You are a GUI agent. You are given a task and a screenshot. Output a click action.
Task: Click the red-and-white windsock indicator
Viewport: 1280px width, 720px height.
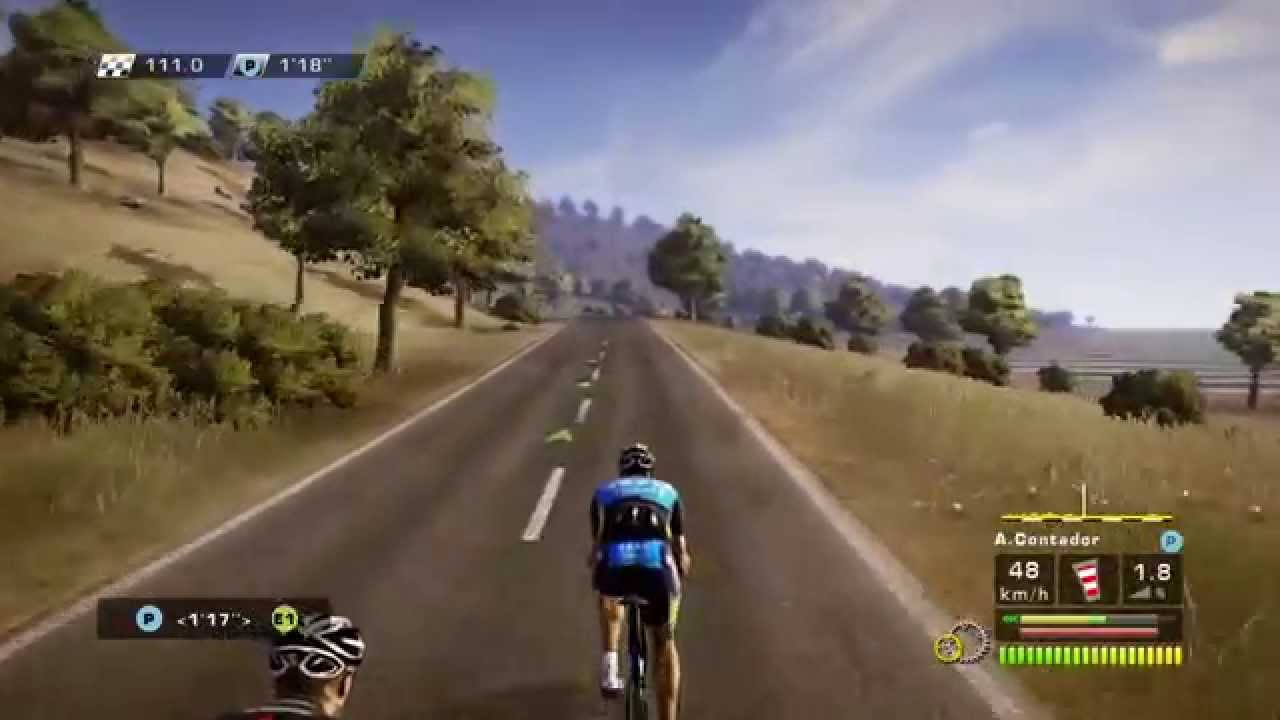[x=1088, y=580]
